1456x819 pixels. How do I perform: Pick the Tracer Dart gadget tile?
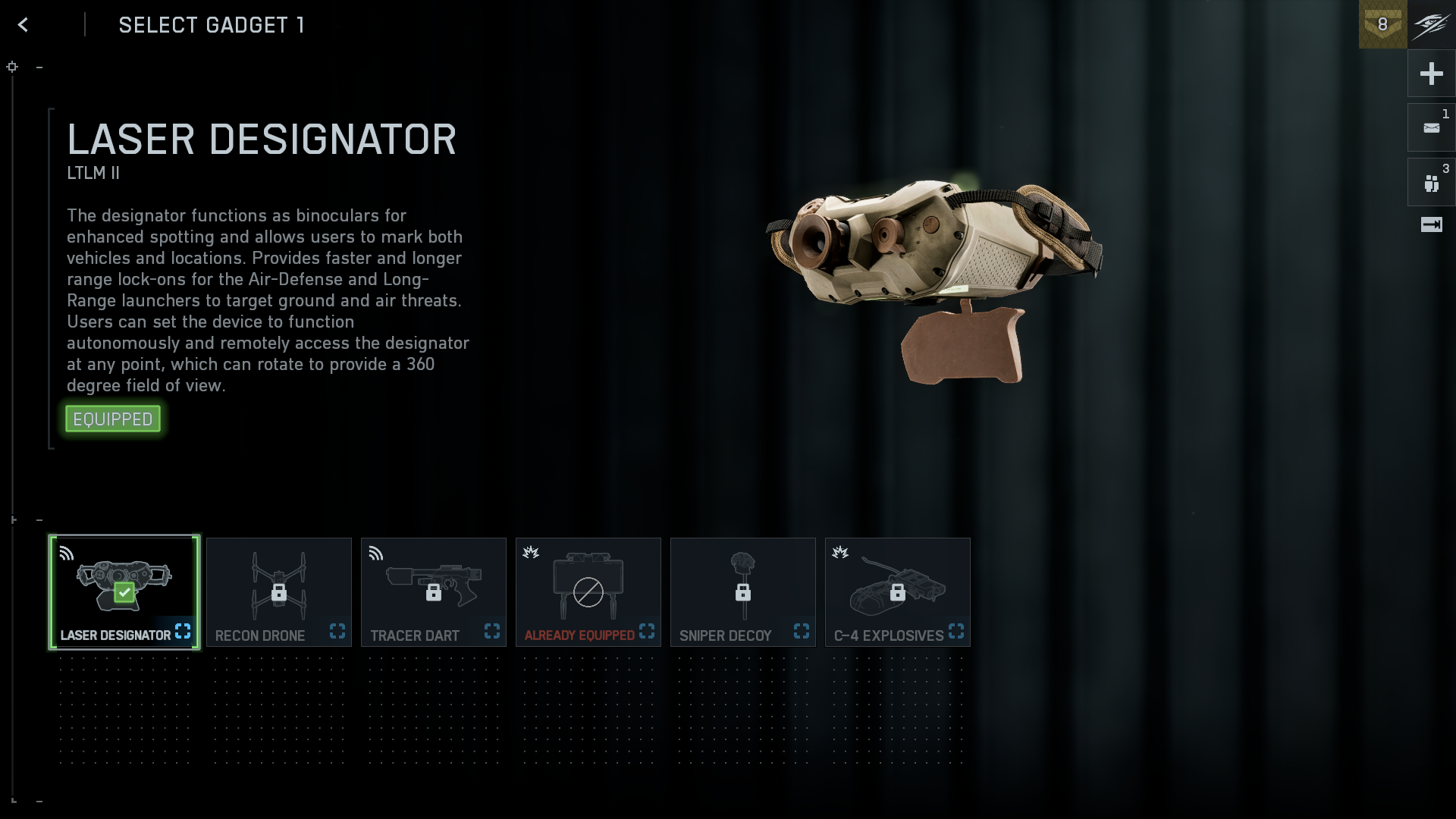[433, 591]
